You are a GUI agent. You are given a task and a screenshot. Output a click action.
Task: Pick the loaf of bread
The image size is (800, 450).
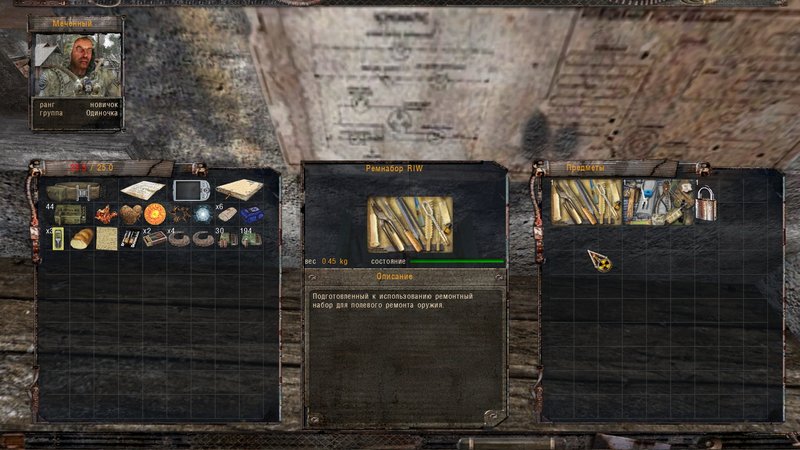point(81,239)
